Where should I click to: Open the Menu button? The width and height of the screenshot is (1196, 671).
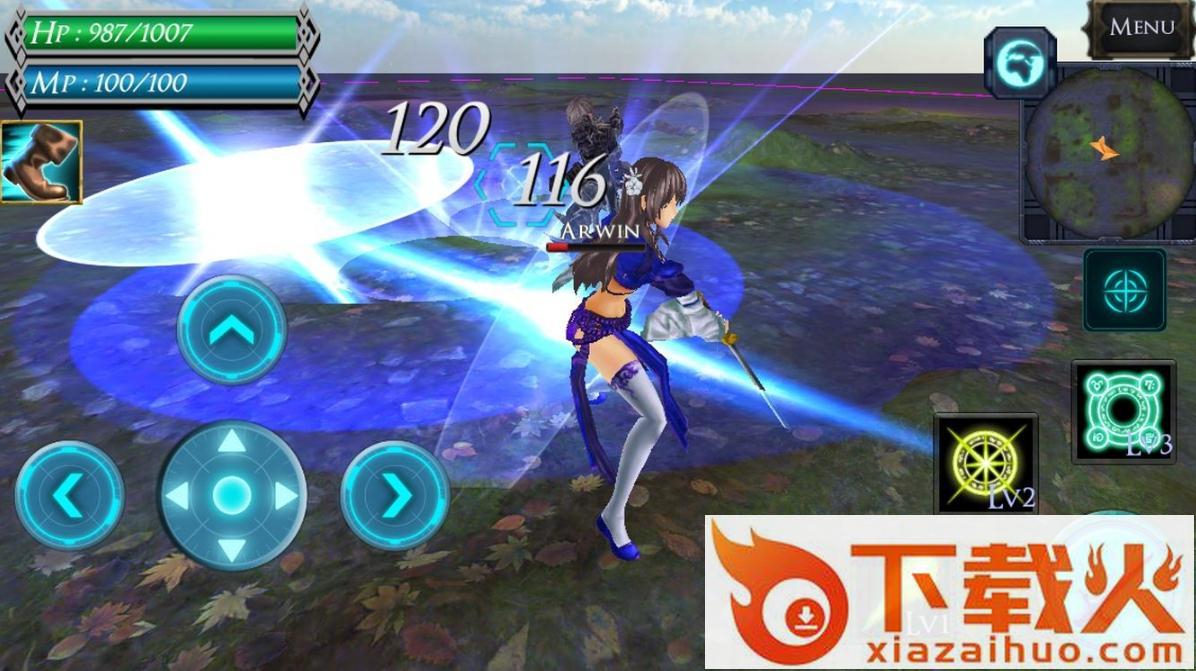click(x=1141, y=28)
